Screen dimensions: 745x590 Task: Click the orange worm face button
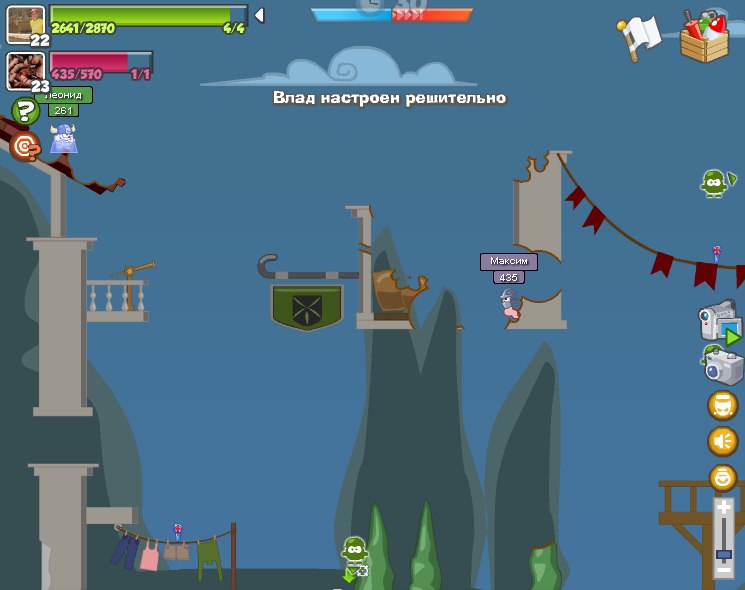tap(722, 405)
